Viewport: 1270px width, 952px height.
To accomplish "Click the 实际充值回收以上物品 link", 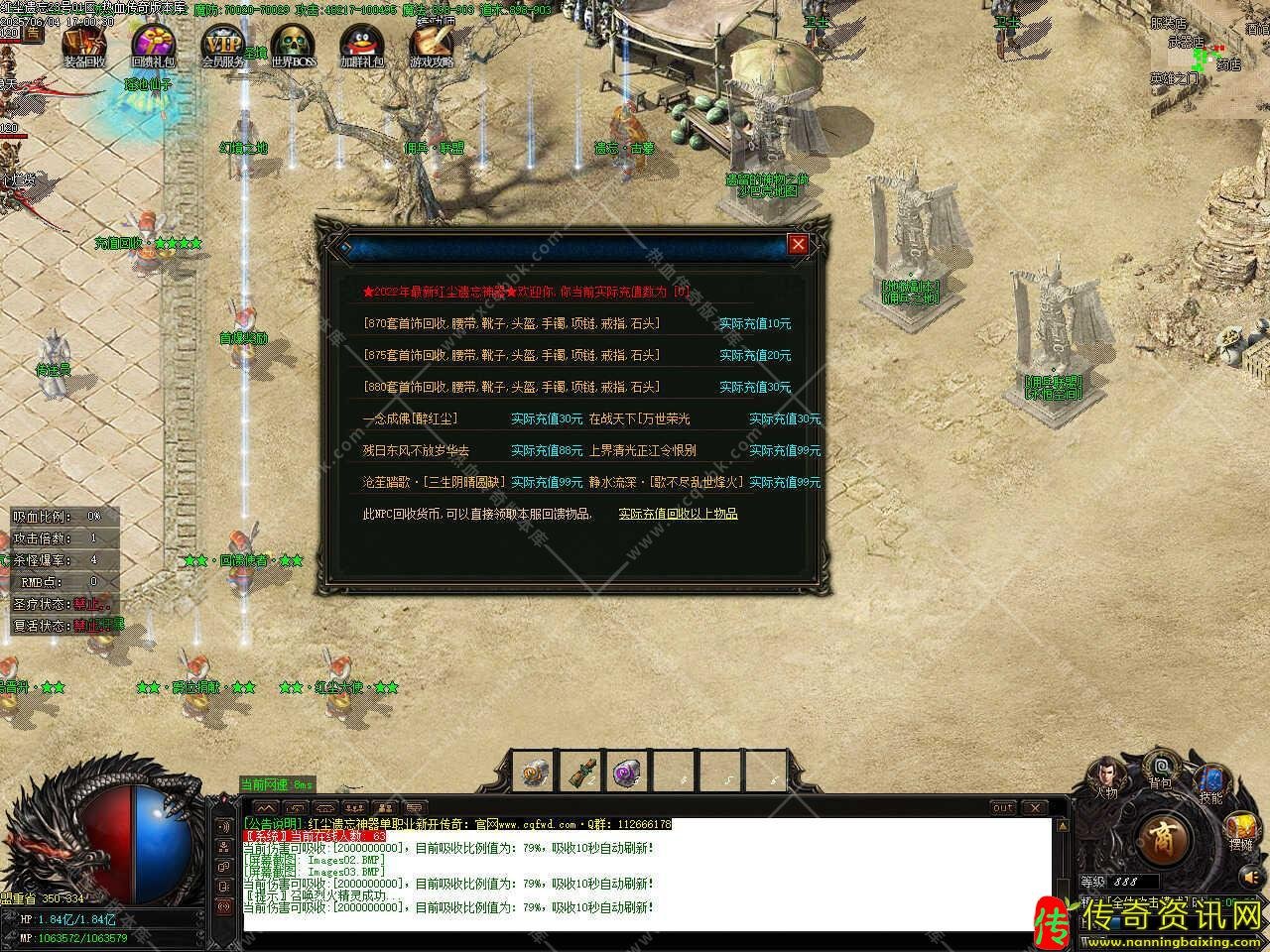I will tap(678, 514).
